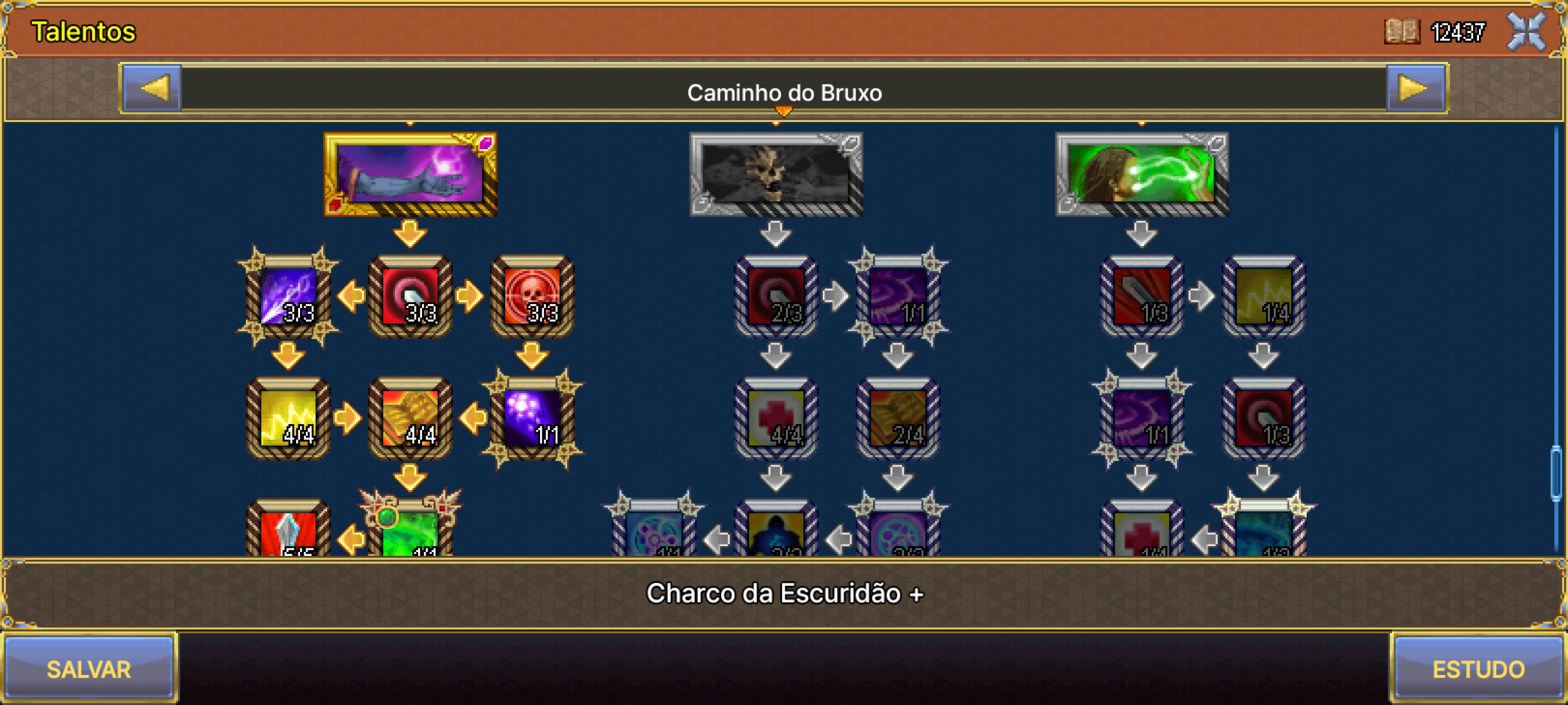Select the red blade talent 1/3
1568x705 pixels.
tap(1141, 296)
